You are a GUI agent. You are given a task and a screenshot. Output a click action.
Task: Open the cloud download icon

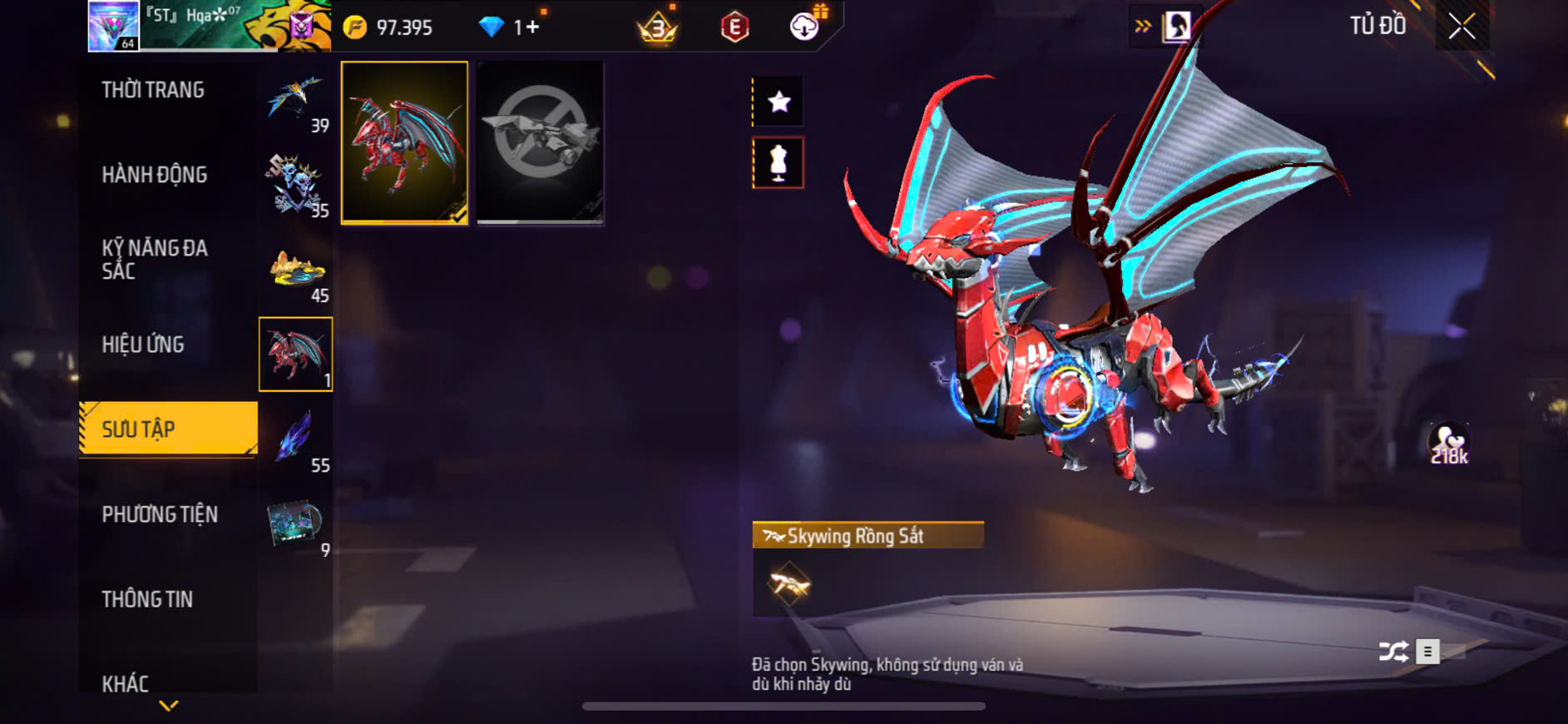[x=804, y=27]
